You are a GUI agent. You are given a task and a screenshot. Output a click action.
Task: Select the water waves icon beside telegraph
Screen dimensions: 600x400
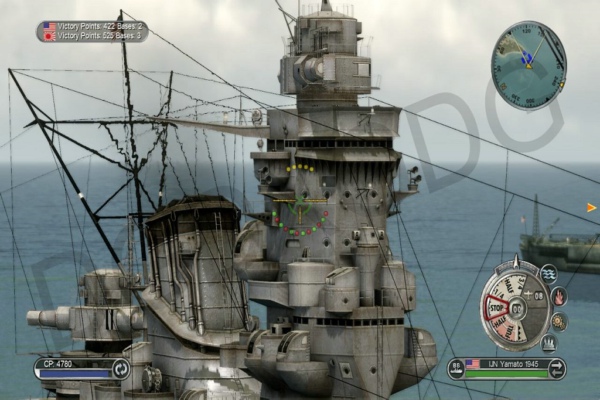[x=549, y=273]
